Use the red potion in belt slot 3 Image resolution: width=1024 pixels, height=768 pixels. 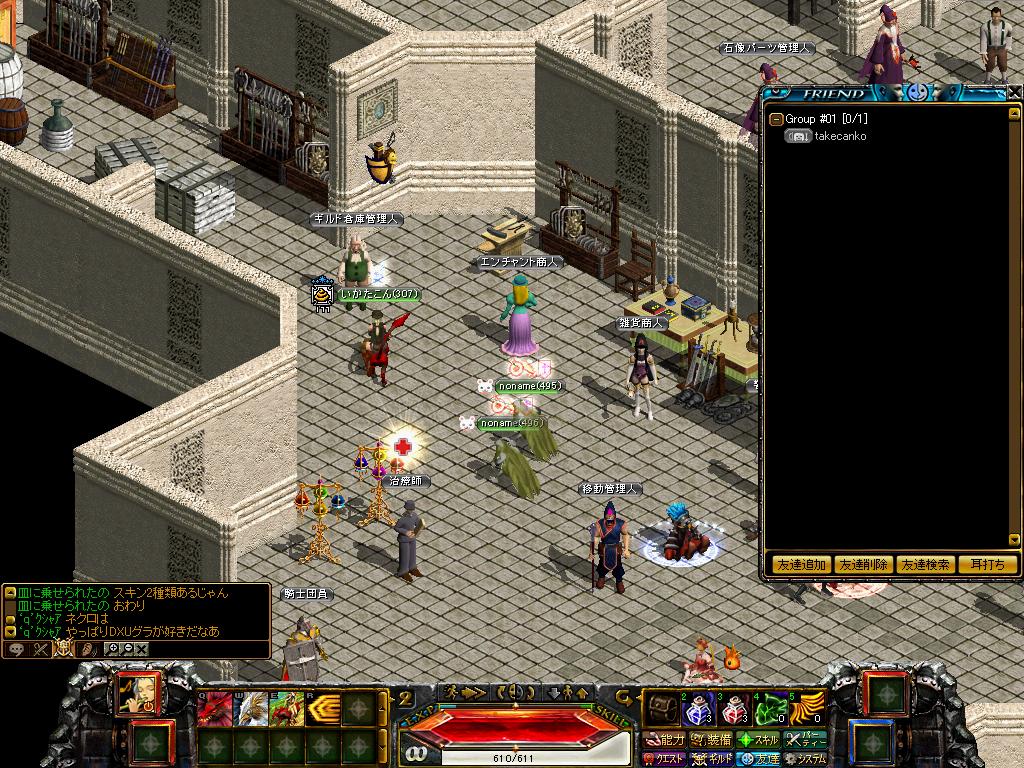(x=733, y=709)
